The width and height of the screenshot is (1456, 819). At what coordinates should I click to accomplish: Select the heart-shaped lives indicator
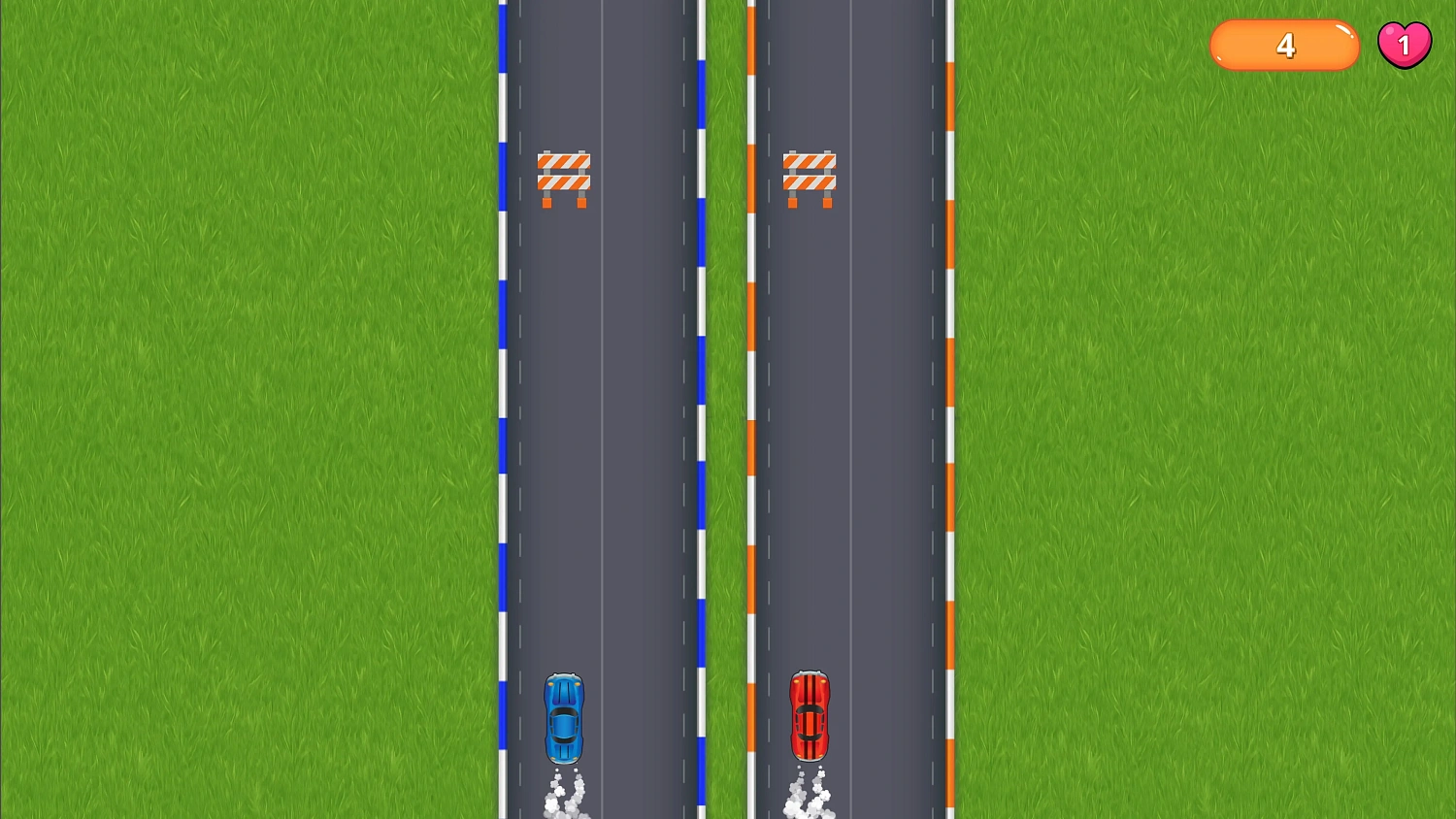pyautogui.click(x=1405, y=43)
